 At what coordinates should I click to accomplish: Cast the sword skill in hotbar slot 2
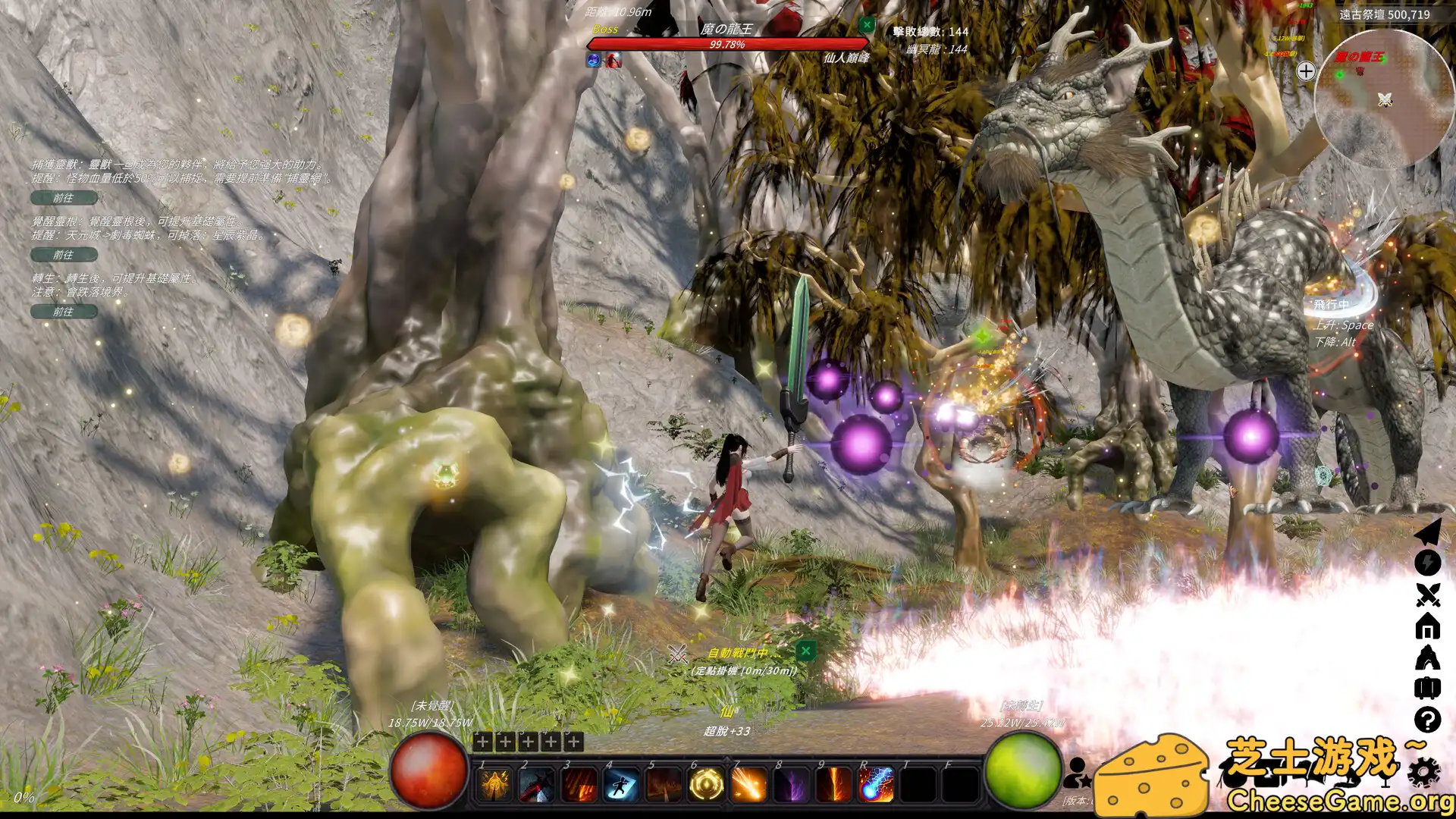pyautogui.click(x=535, y=784)
